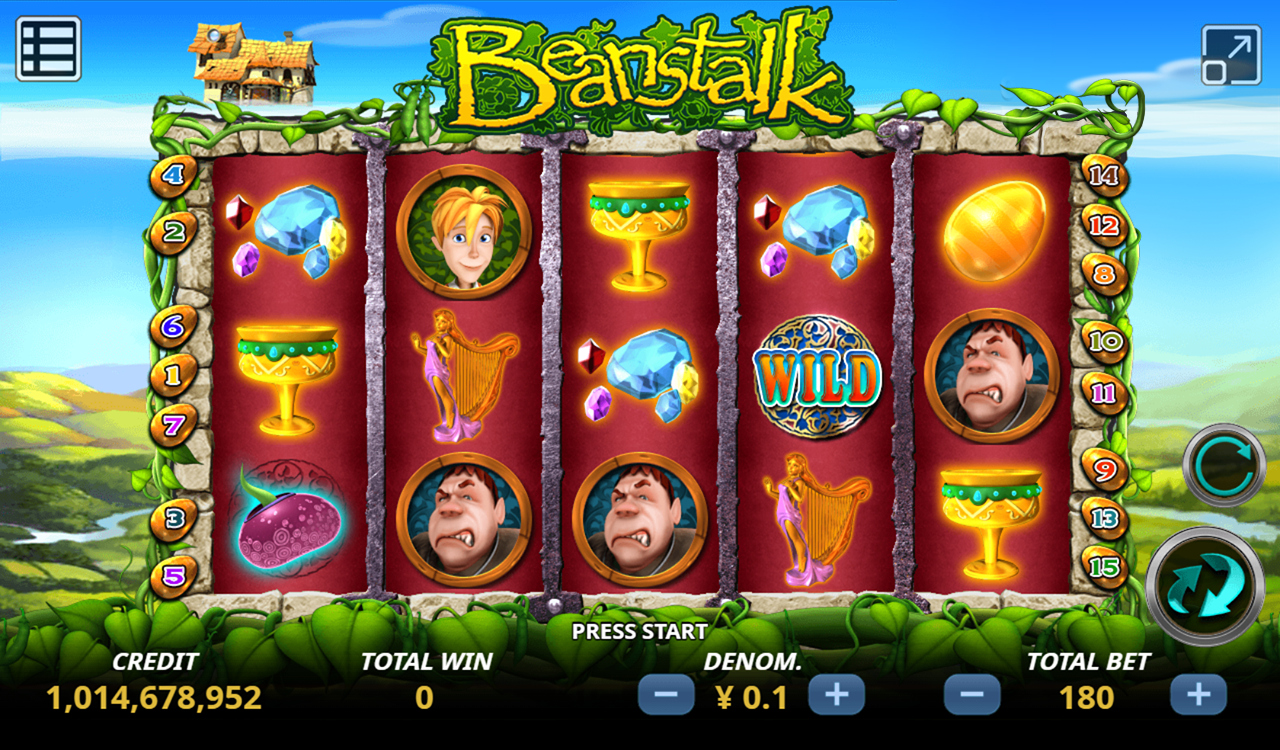Click payline number 3 marker
The image size is (1280, 750).
(x=173, y=519)
